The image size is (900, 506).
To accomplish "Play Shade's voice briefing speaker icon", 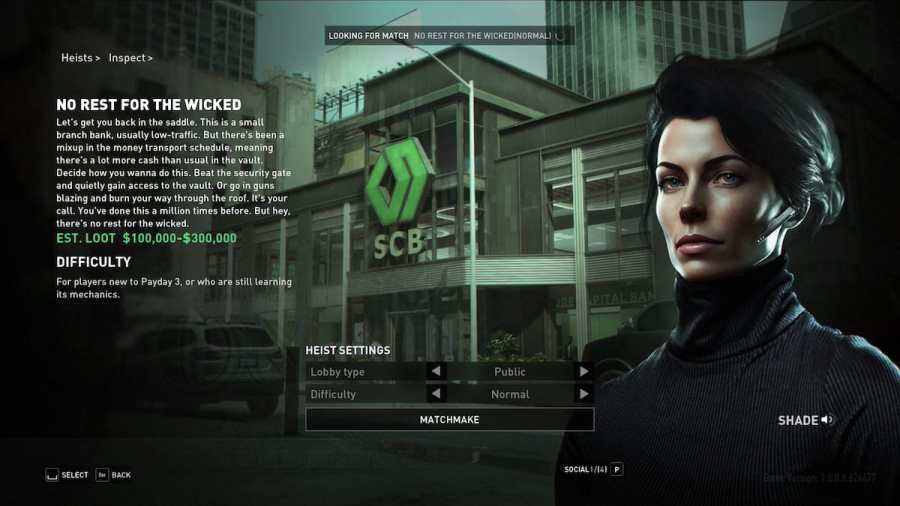I will click(x=827, y=420).
